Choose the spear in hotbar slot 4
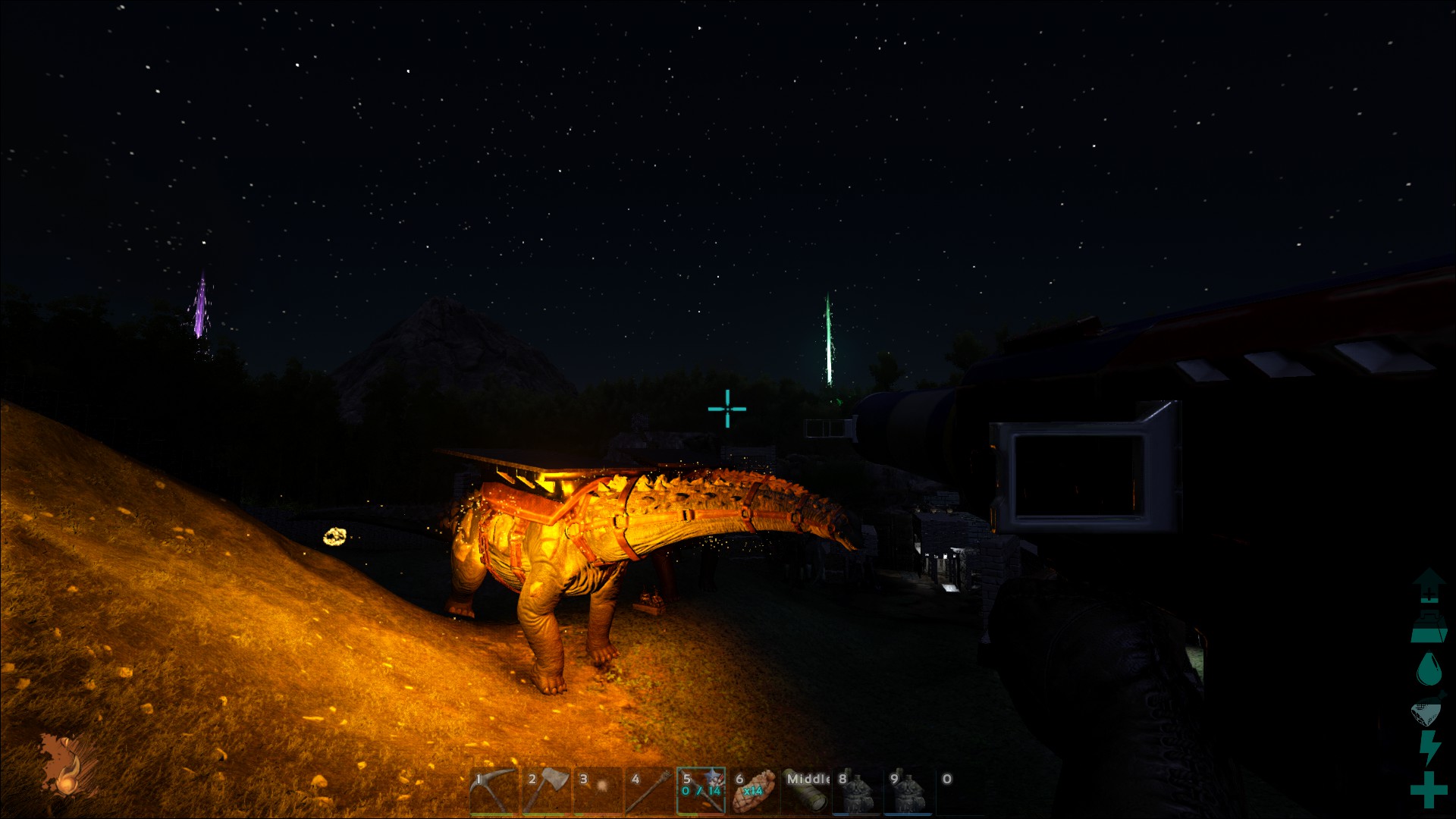1456x819 pixels. point(649,791)
